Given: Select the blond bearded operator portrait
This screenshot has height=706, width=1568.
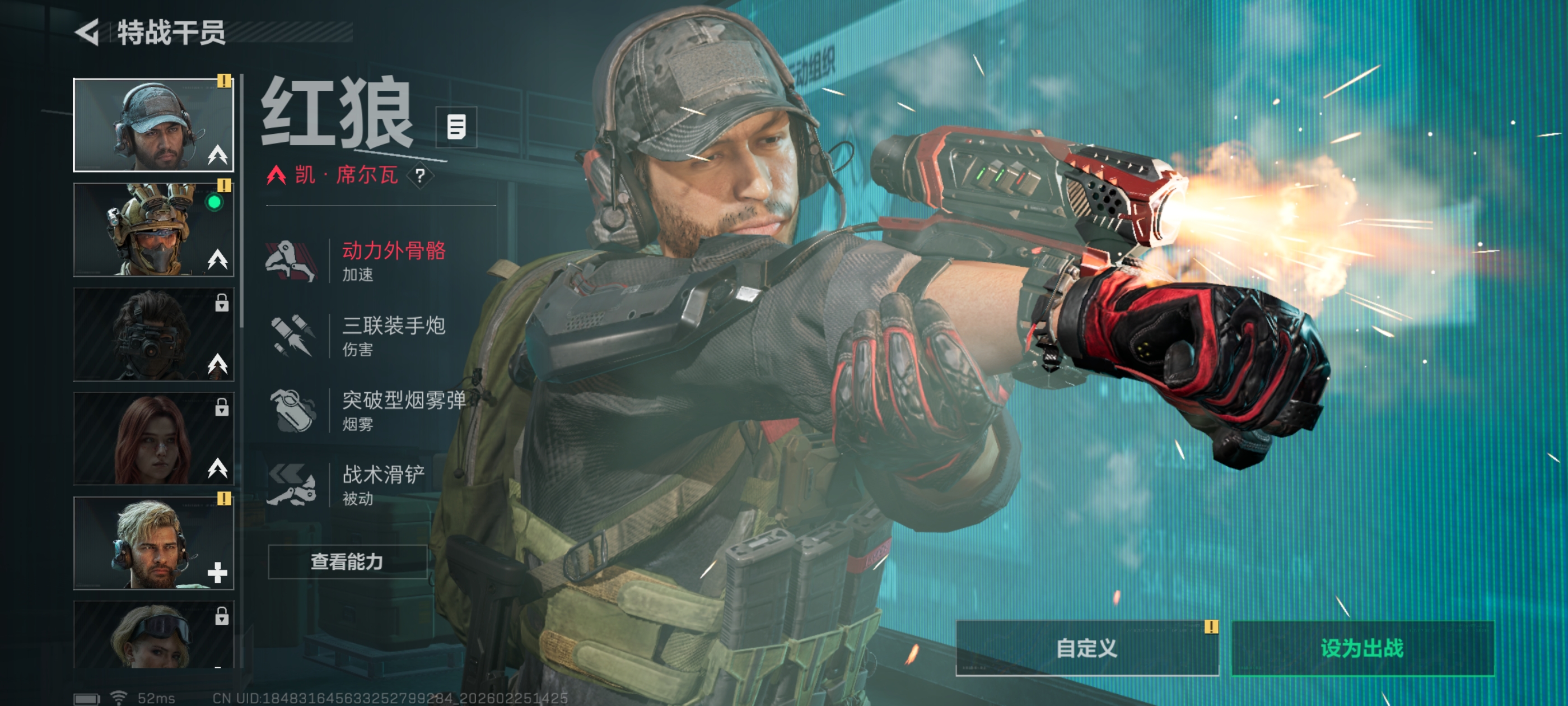Looking at the screenshot, I should (153, 543).
